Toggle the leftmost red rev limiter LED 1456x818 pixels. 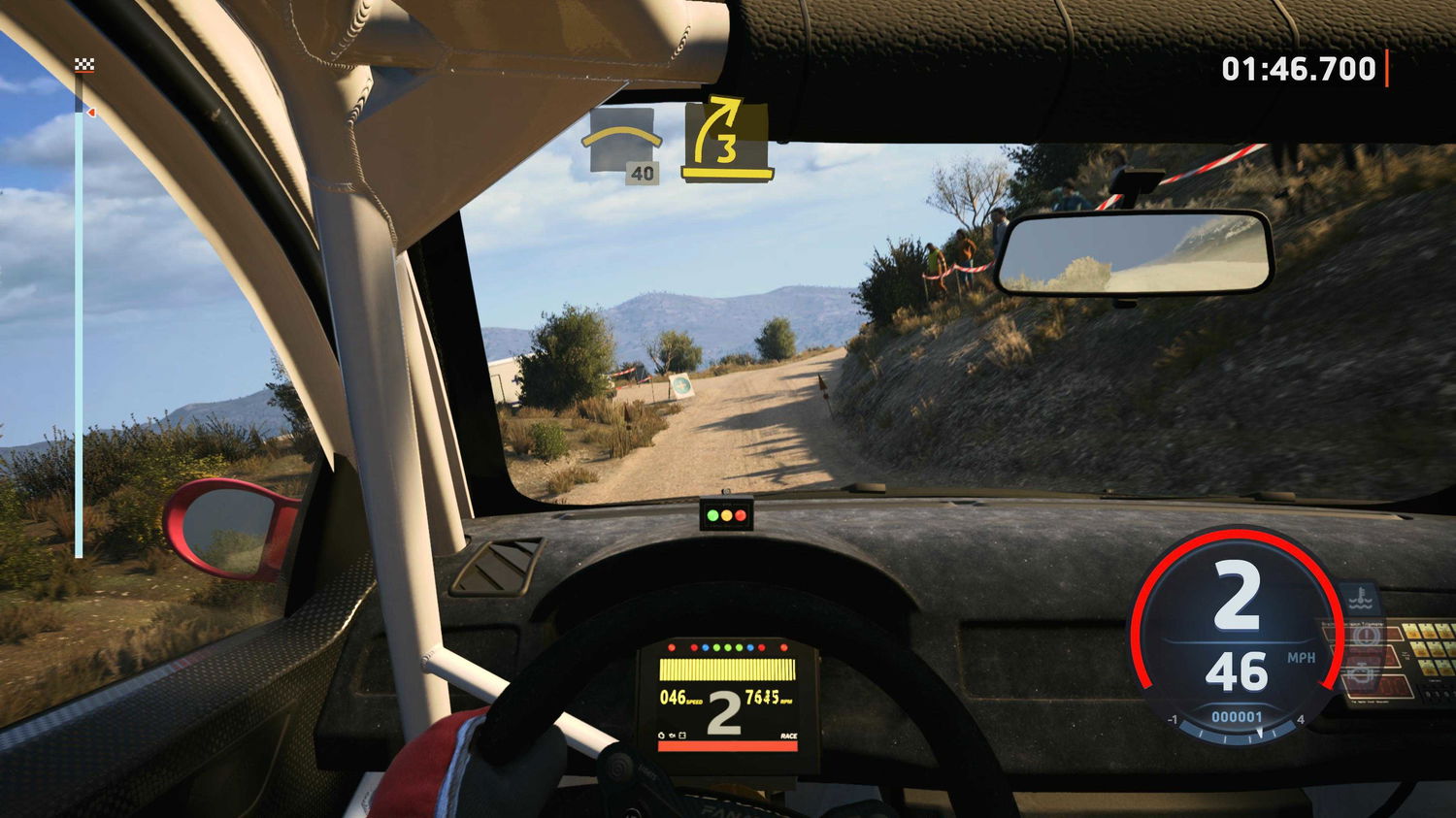(x=671, y=647)
